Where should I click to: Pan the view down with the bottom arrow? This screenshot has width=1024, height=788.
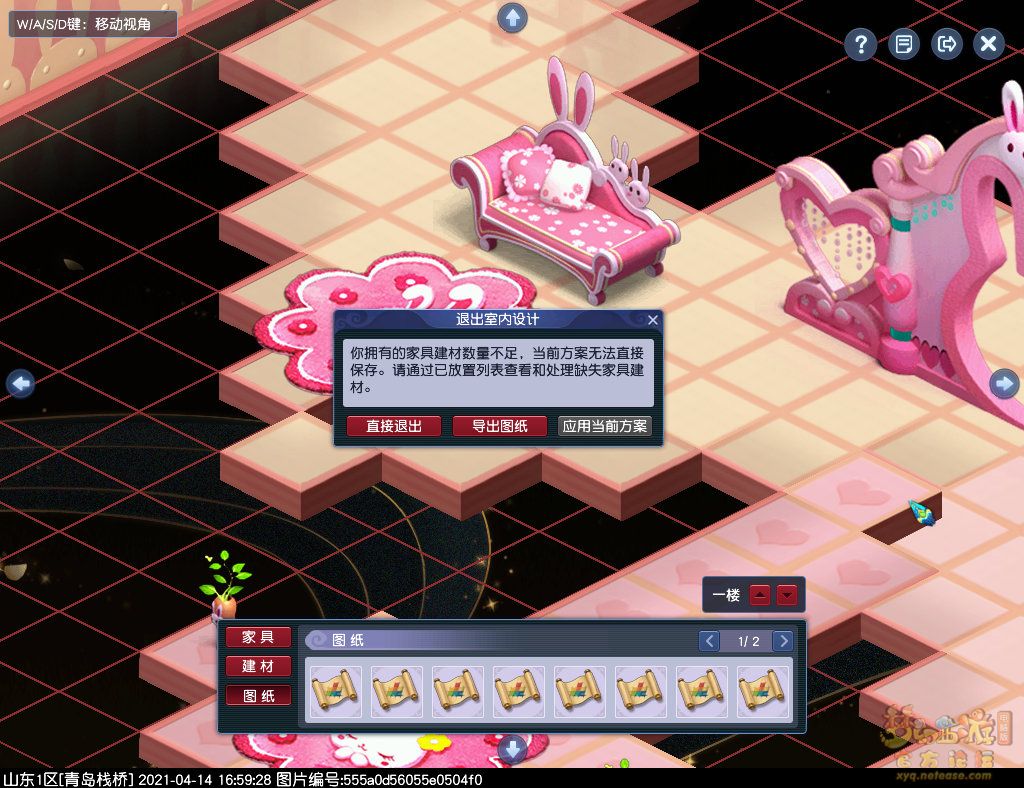[512, 748]
